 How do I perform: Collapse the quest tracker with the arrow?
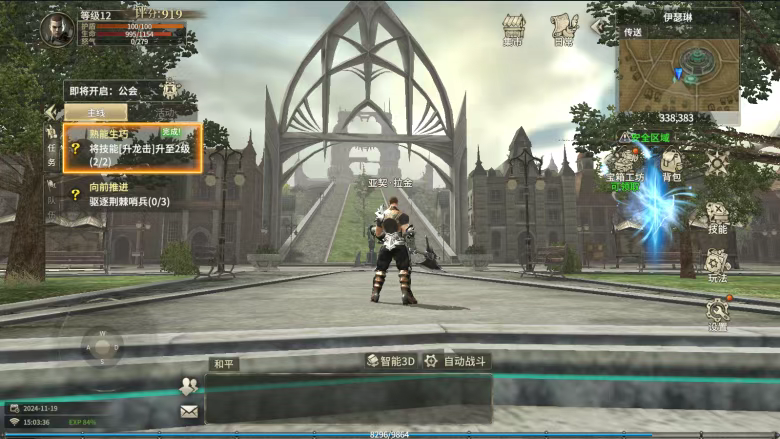(50, 112)
